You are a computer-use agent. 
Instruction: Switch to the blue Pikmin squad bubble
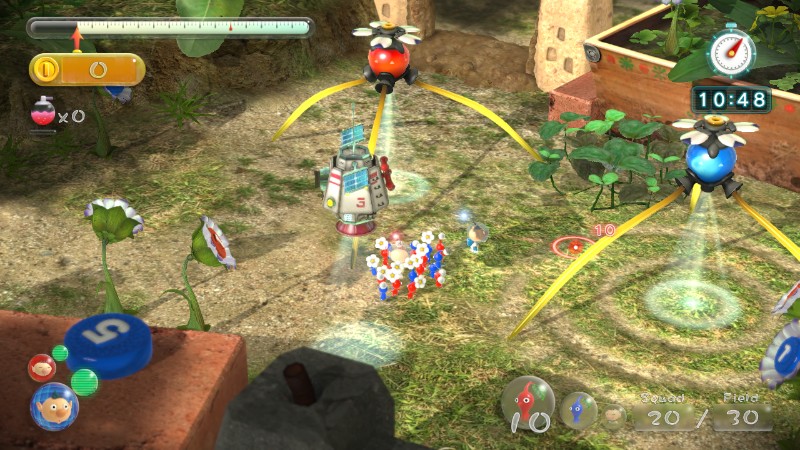pos(578,409)
